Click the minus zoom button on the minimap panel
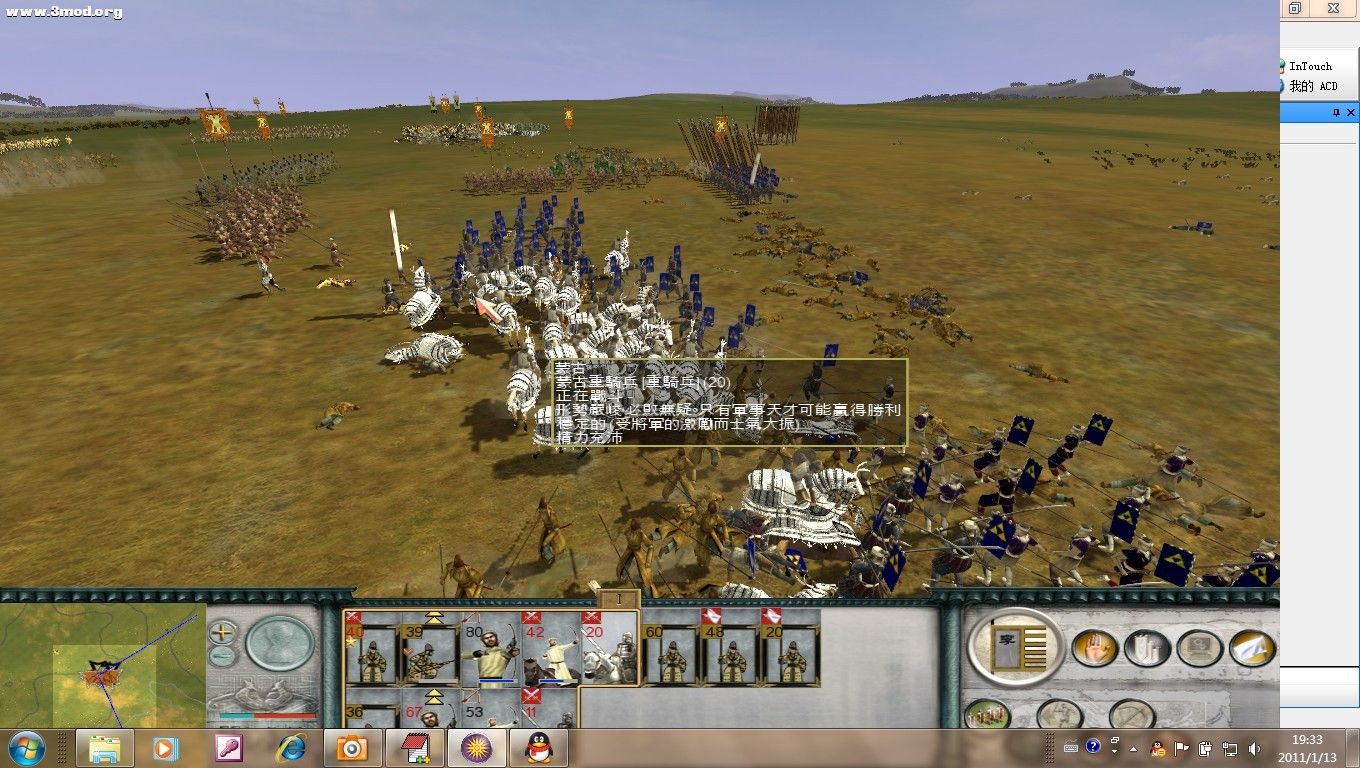1360x768 pixels. pos(222,656)
